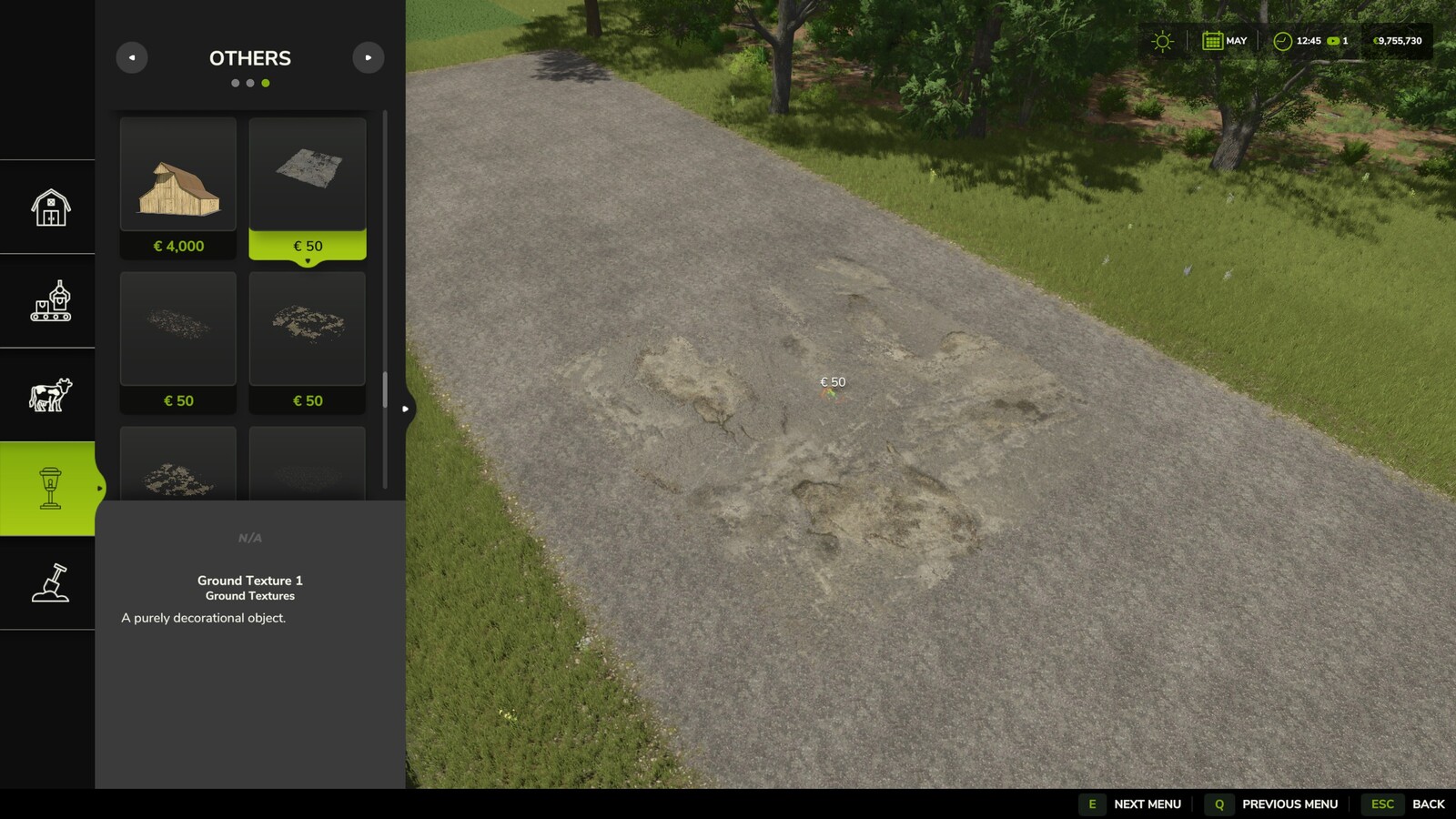Open the Buildings category with the barn icon
Viewport: 1456px width, 819px height.
tap(52, 207)
